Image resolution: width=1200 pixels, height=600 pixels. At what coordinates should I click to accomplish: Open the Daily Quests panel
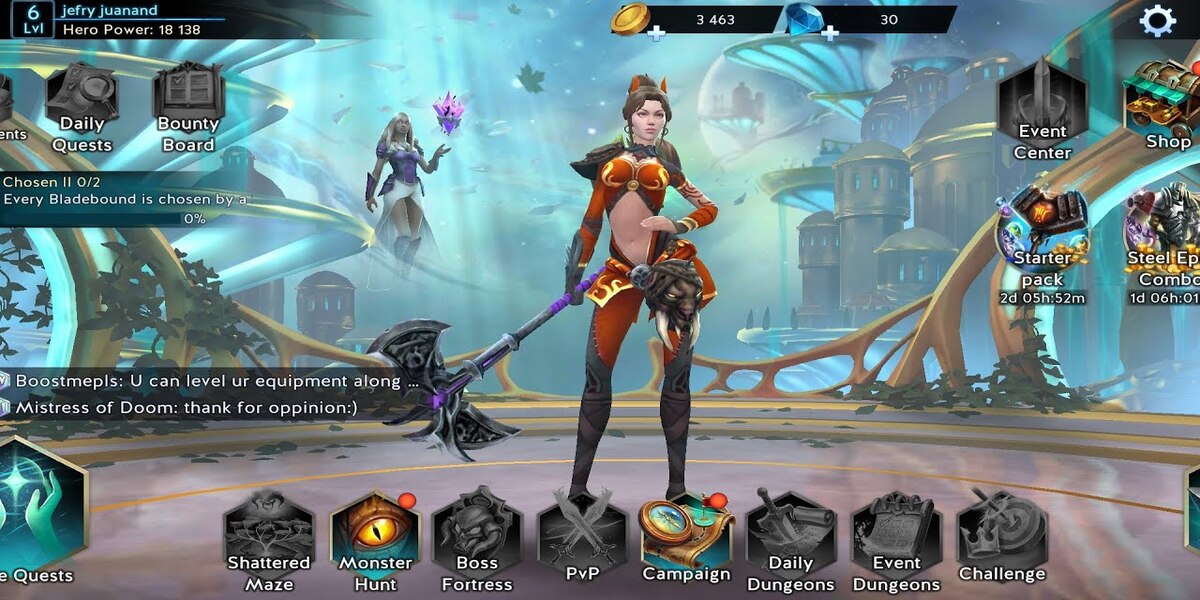click(x=82, y=106)
